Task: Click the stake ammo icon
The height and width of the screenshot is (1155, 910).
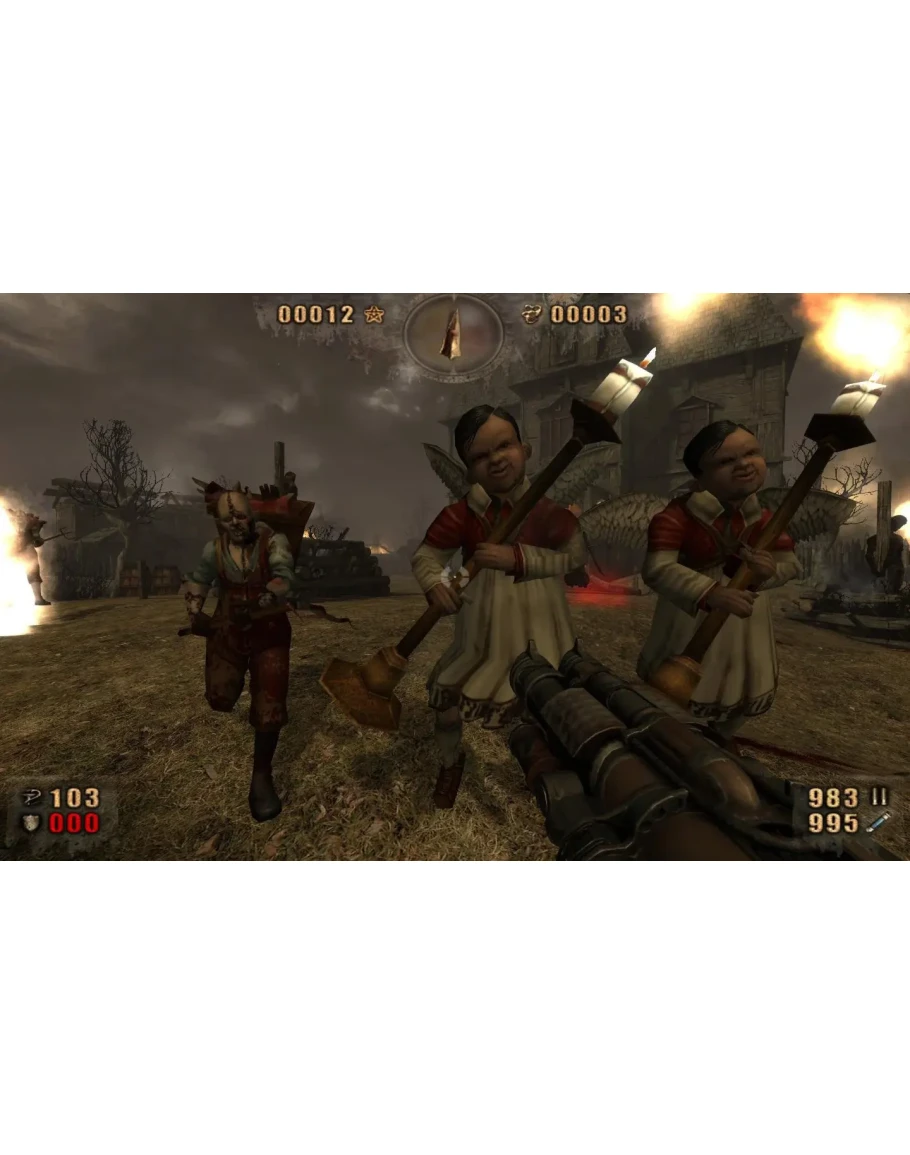Action: point(879,822)
